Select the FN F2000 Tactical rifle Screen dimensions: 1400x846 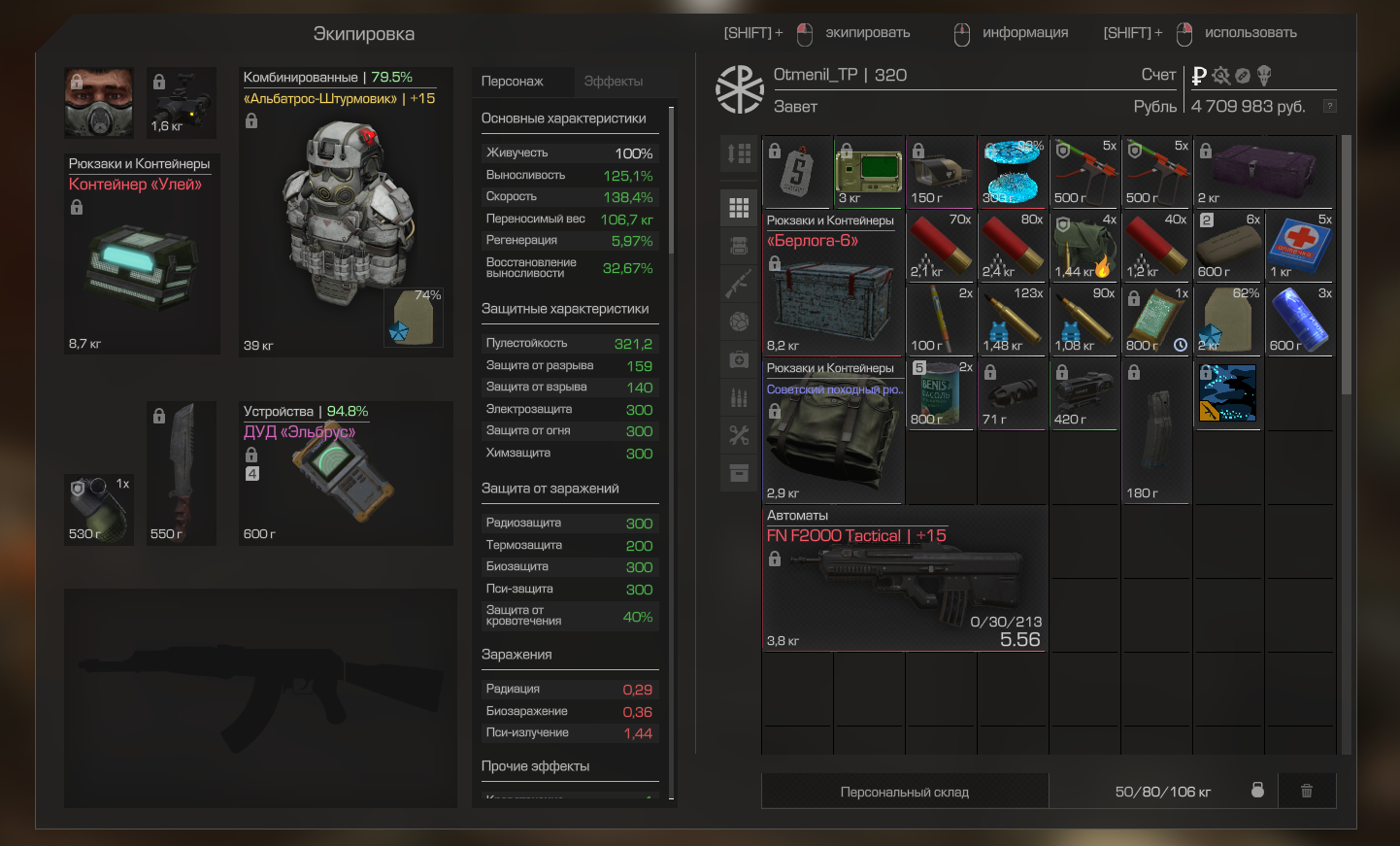tap(904, 583)
